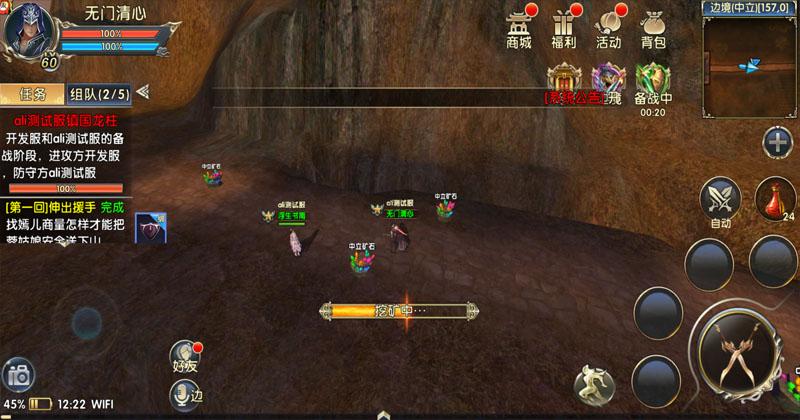Viewport: 800px width, 420px height.
Task: Click the player portrait avatar
Action: [29, 31]
